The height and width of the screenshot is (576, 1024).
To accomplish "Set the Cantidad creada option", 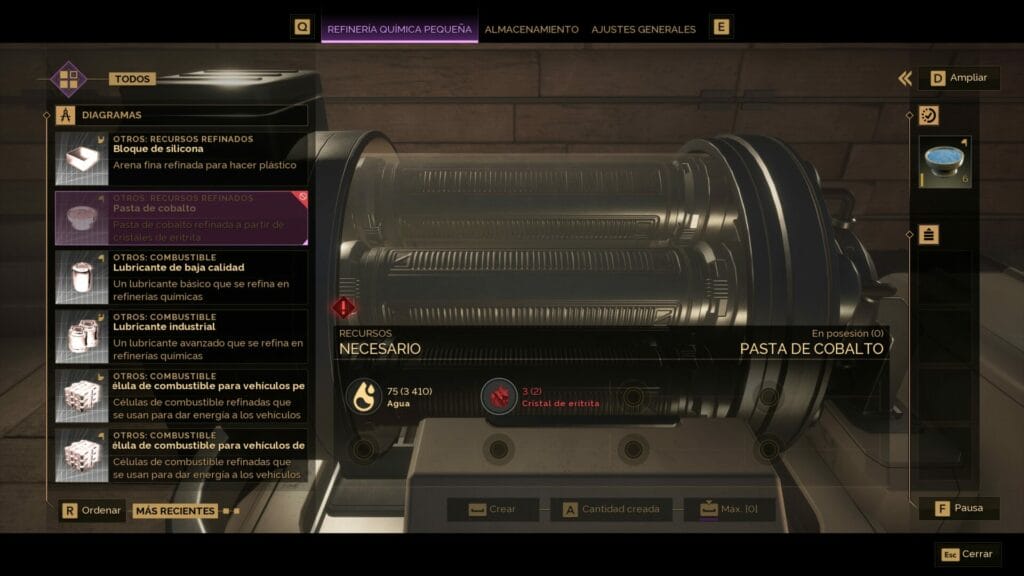I will [x=610, y=509].
